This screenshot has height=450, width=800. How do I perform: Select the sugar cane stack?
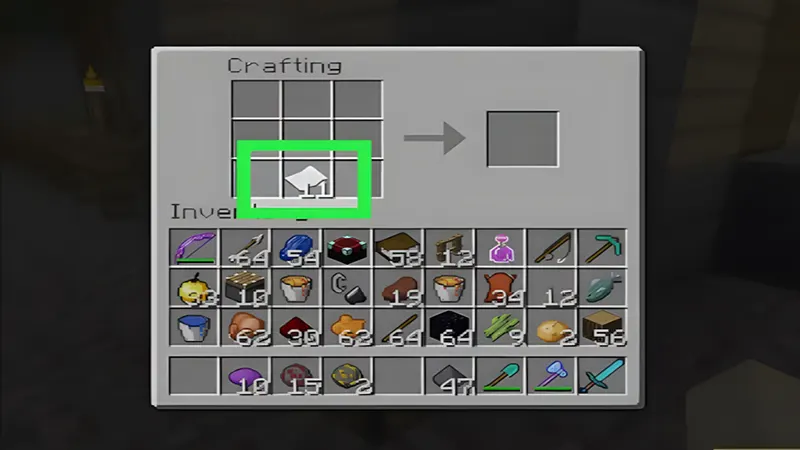pos(501,328)
